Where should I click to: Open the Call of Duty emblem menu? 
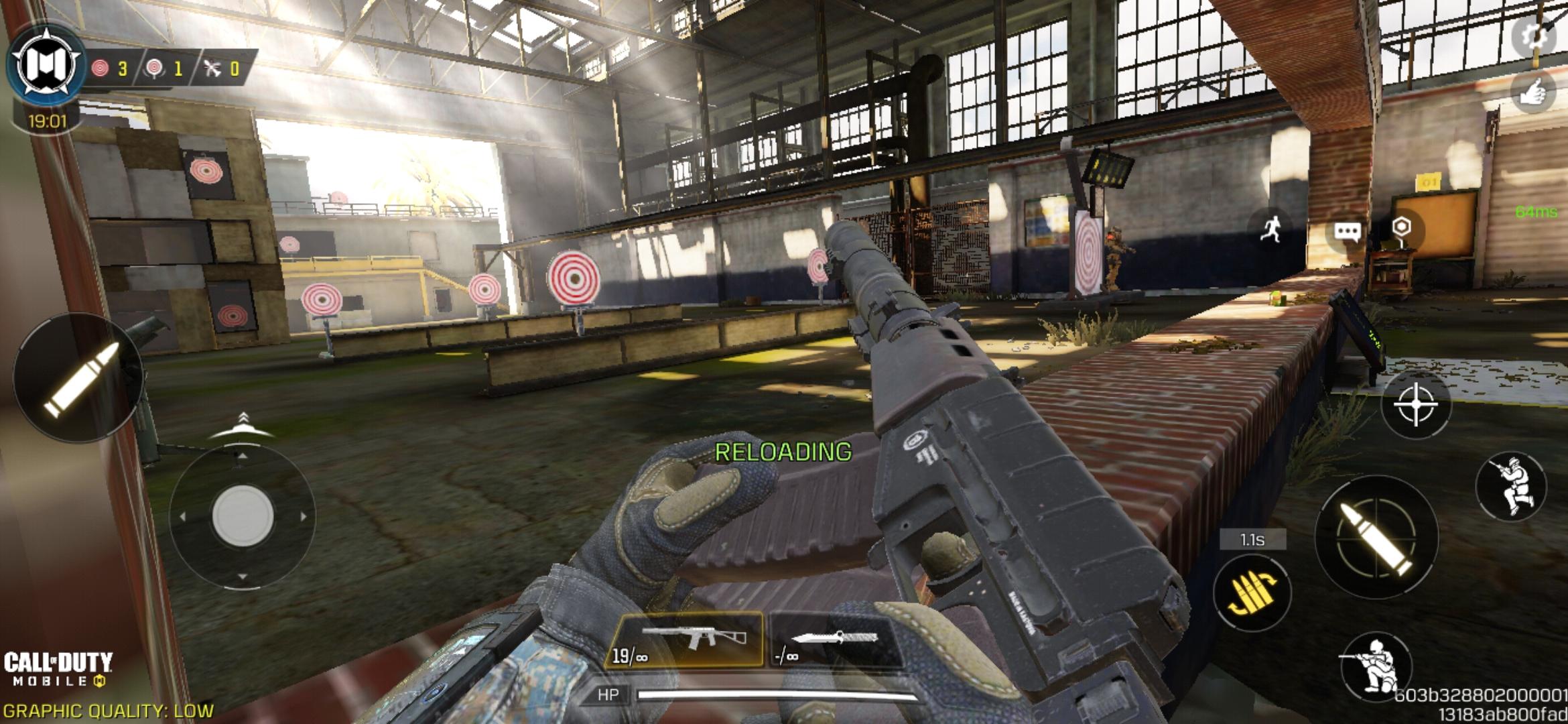pos(44,65)
